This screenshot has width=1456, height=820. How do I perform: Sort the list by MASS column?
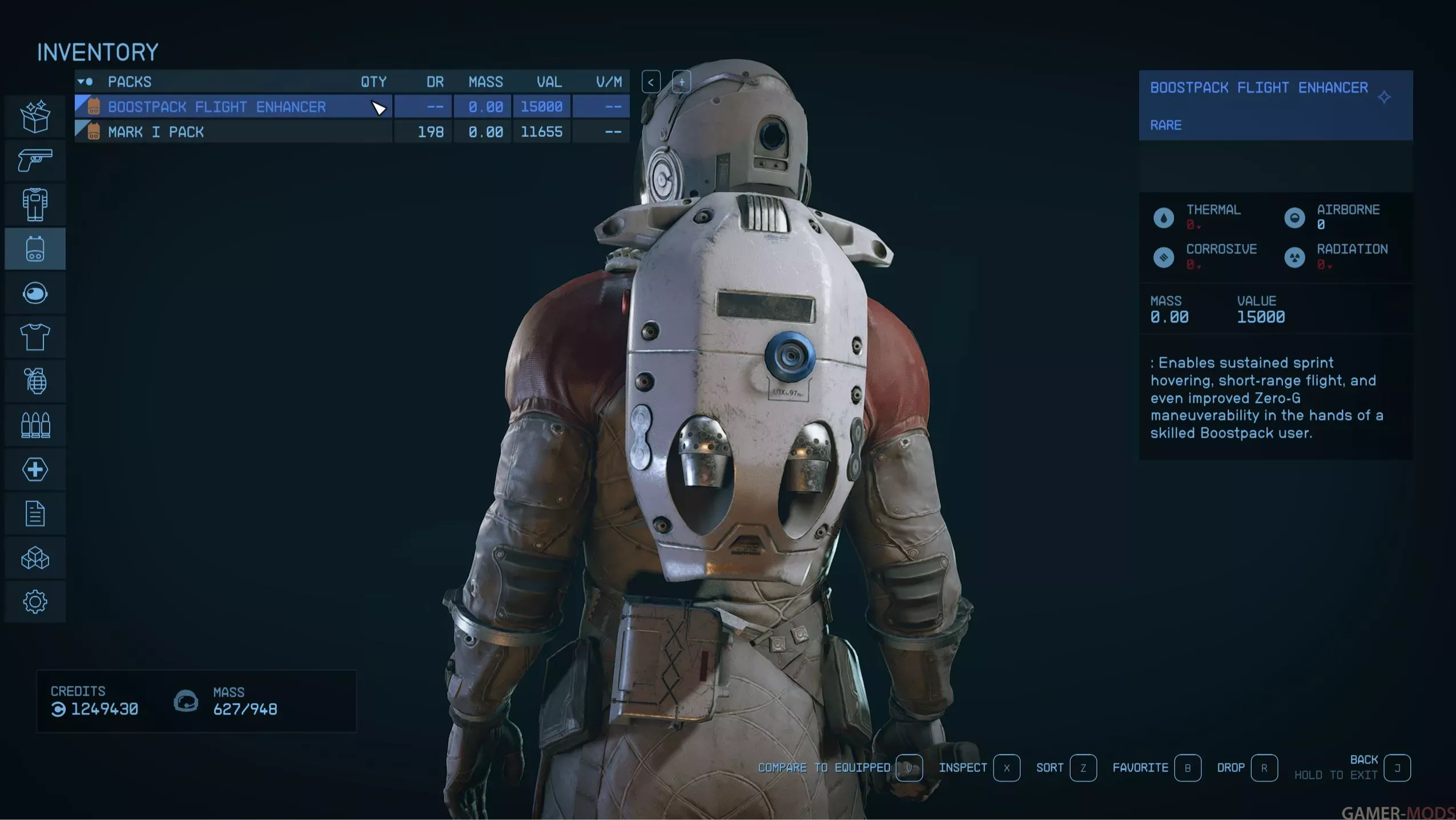[x=485, y=82]
